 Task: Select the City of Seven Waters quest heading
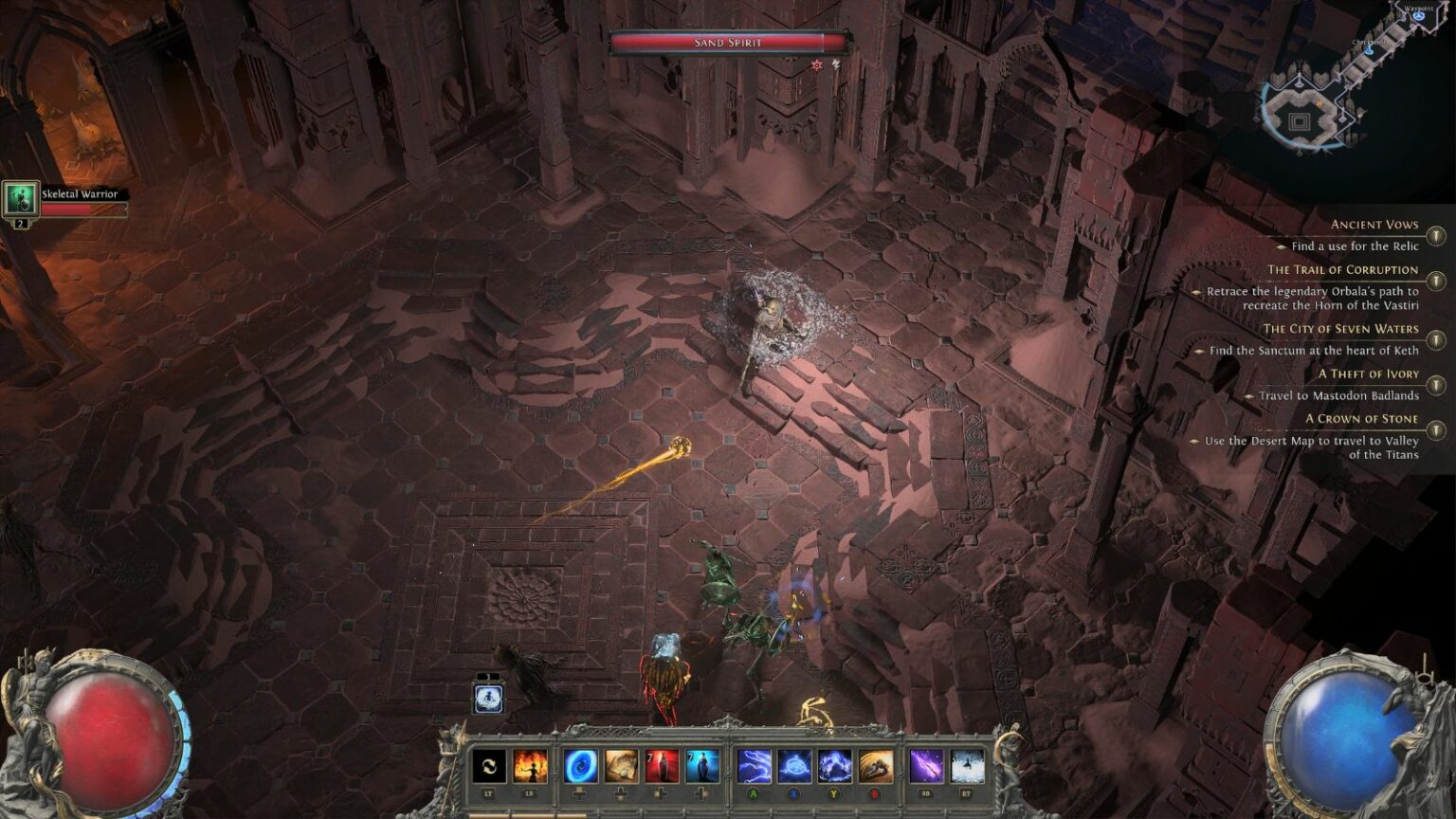coord(1340,329)
